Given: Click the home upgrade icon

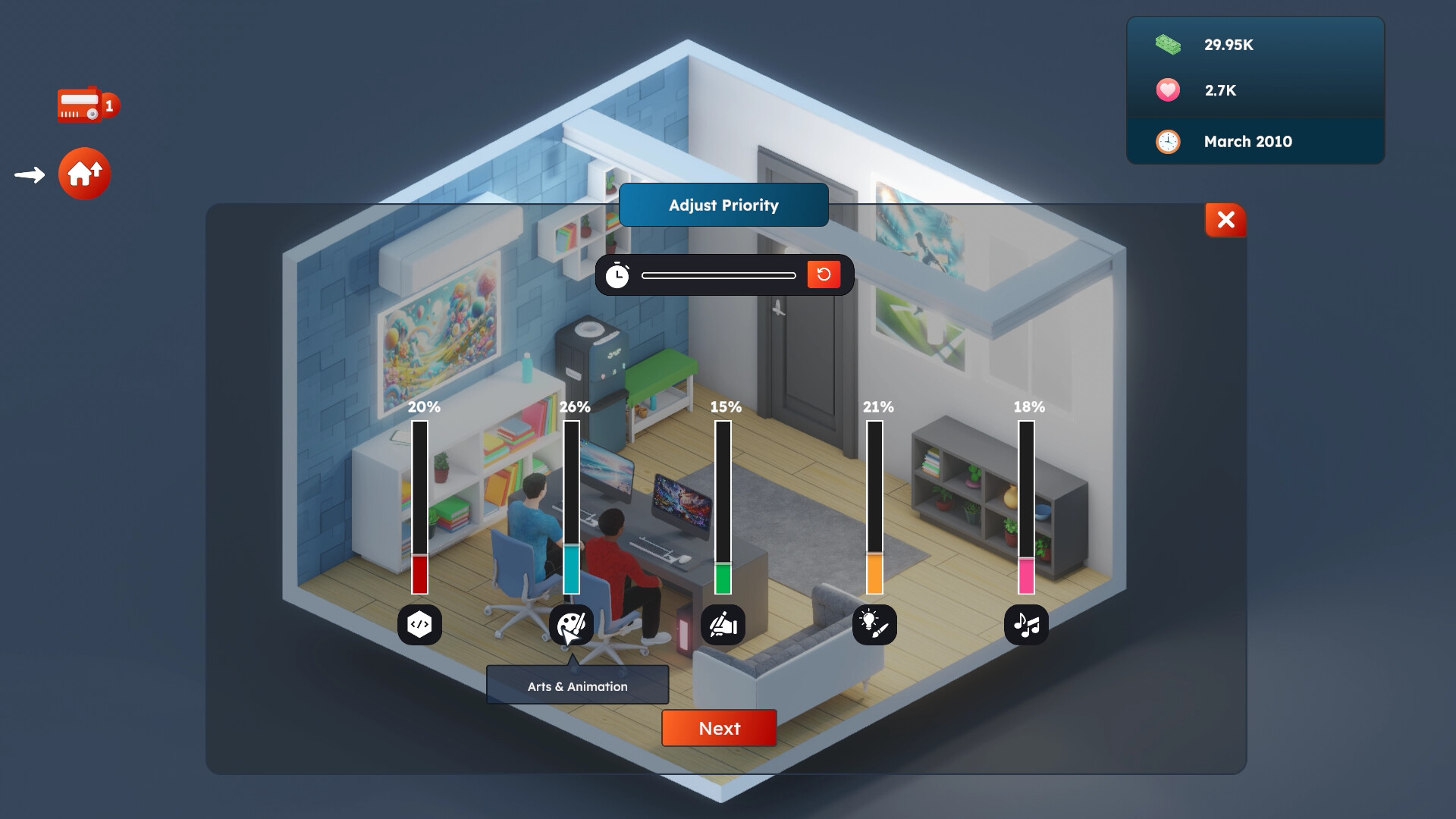Looking at the screenshot, I should (x=85, y=174).
